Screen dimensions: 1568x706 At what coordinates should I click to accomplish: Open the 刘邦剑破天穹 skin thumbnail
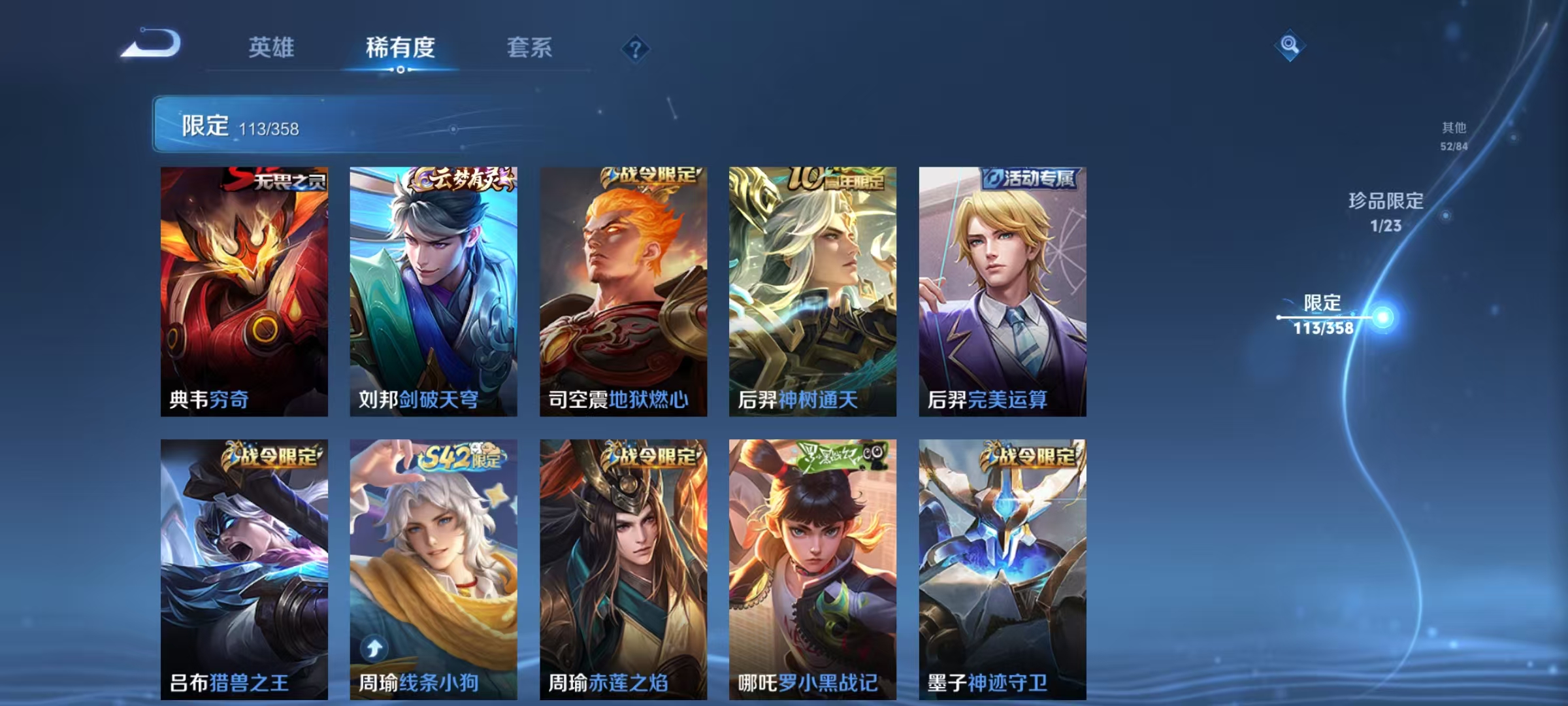434,291
